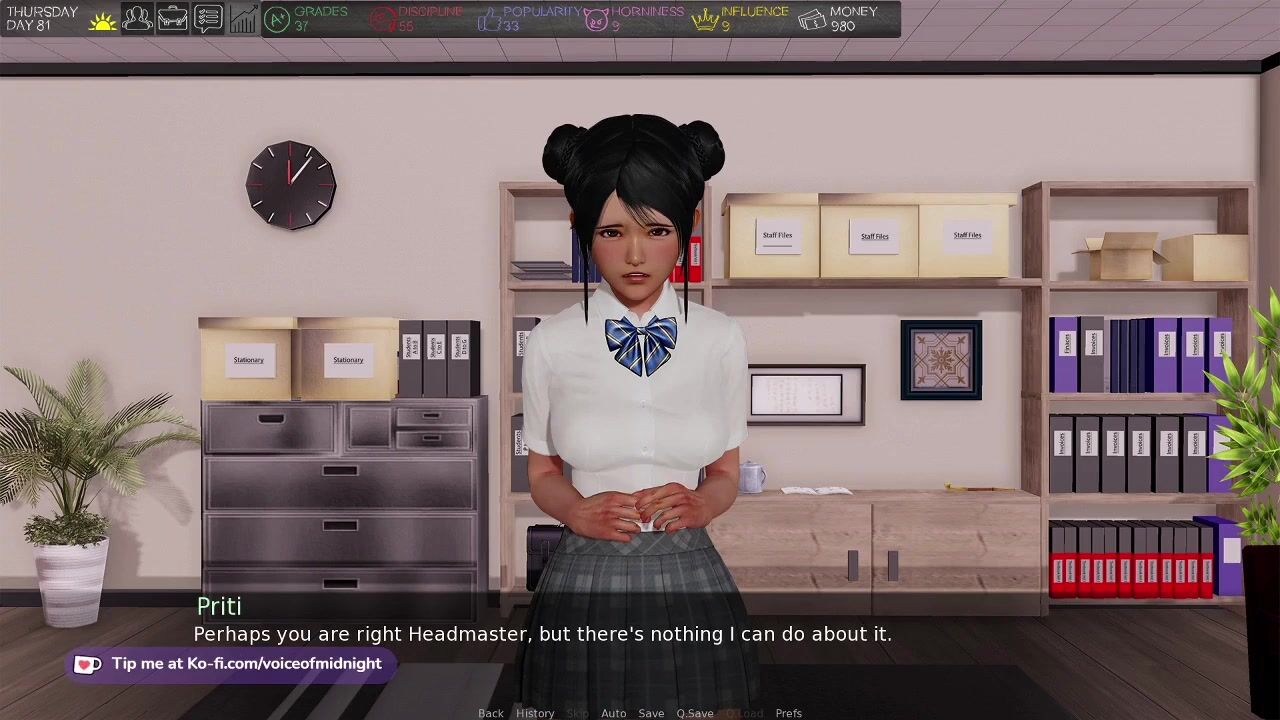Open the dialogue History

click(x=535, y=713)
